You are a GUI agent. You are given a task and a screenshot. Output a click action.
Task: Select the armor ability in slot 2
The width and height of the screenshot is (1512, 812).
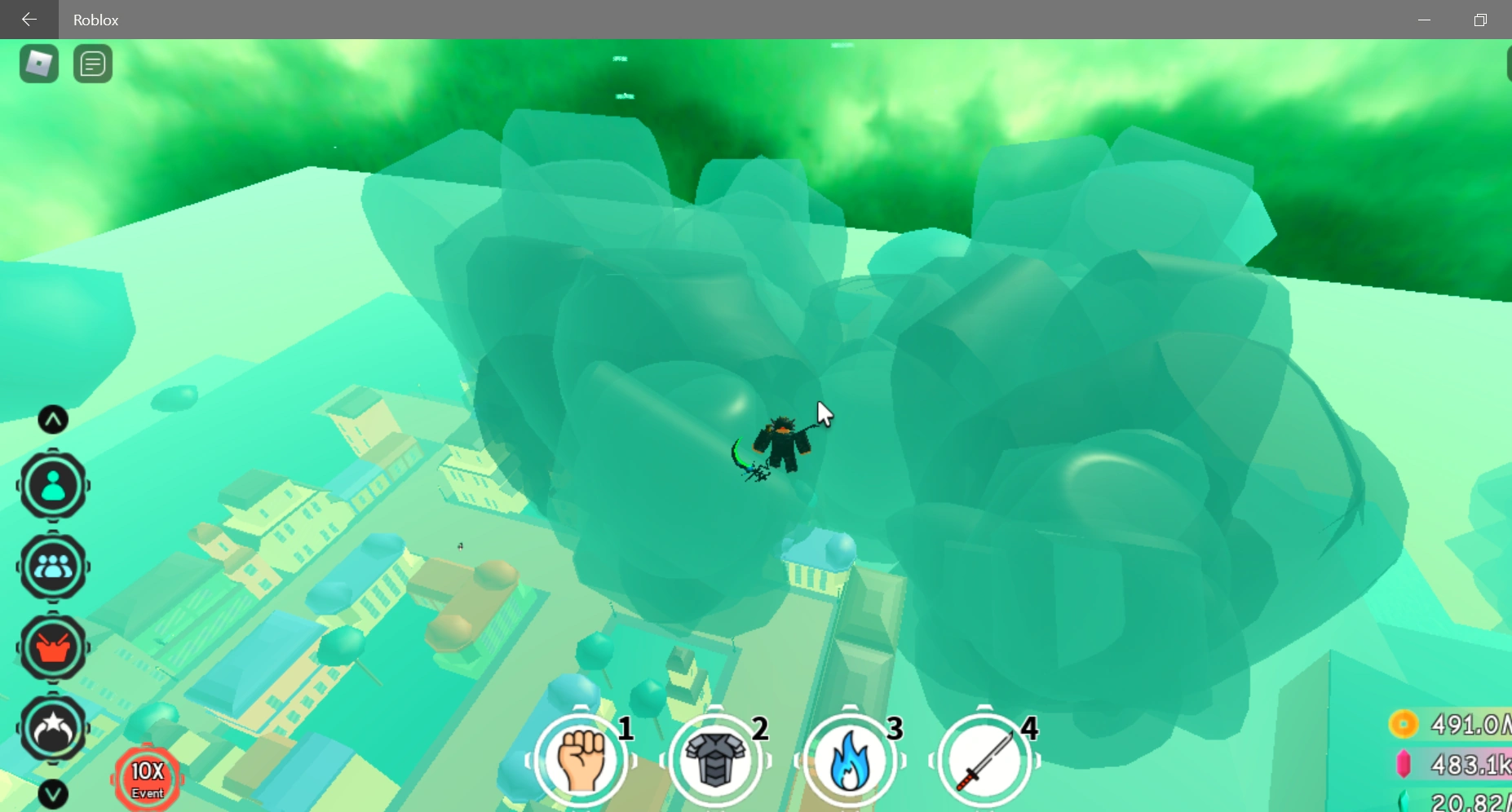pos(716,759)
